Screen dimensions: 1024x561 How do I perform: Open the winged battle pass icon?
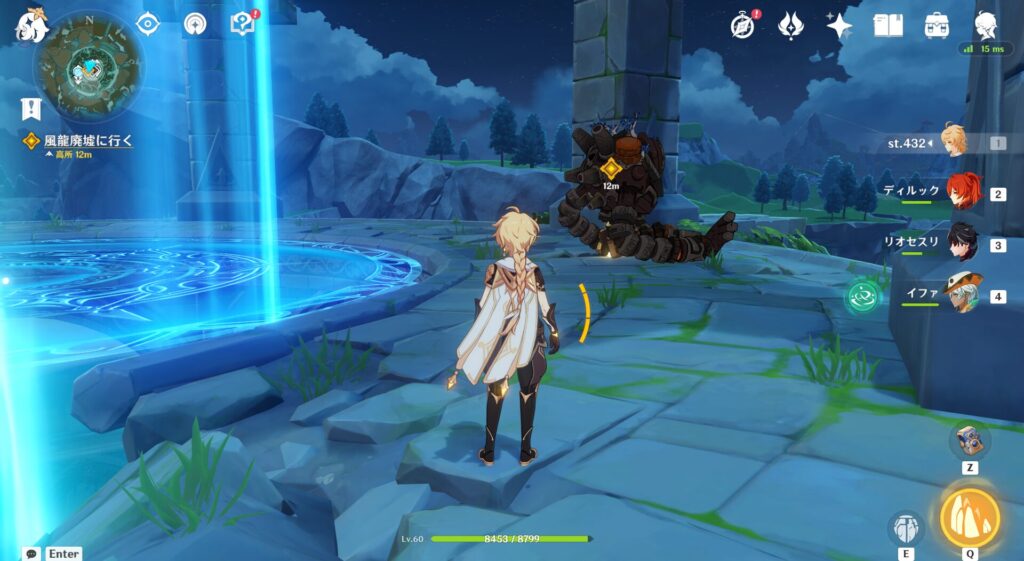click(x=791, y=25)
